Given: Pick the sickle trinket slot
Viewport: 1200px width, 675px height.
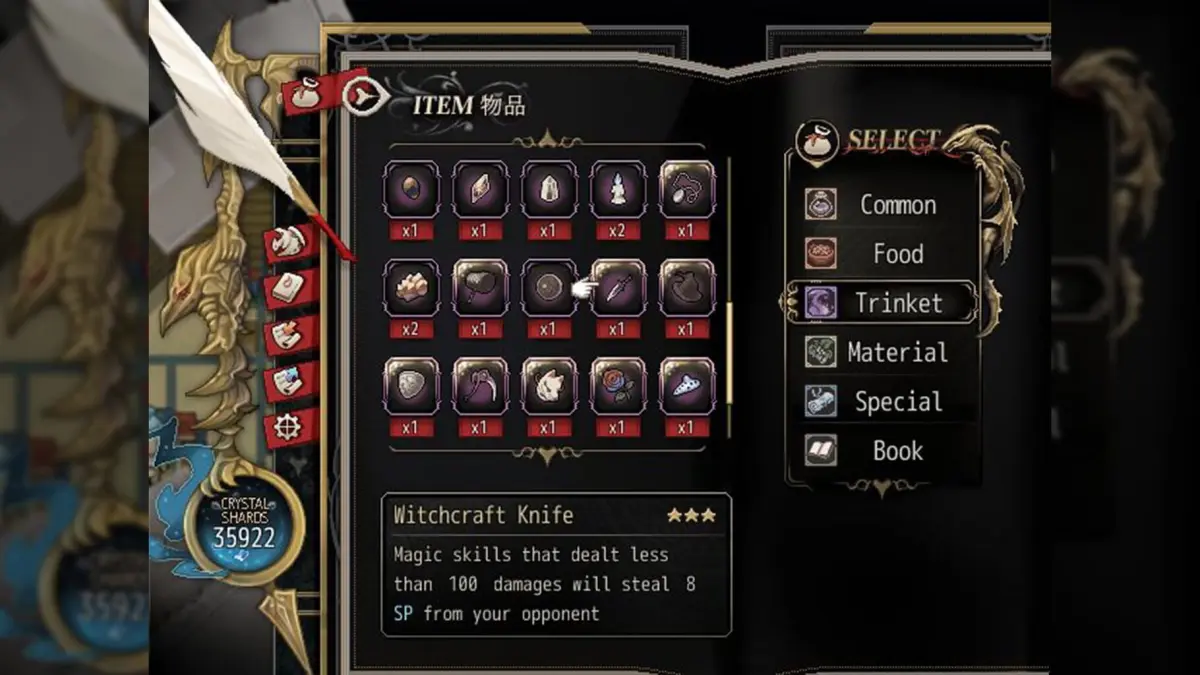Looking at the screenshot, I should click(480, 385).
